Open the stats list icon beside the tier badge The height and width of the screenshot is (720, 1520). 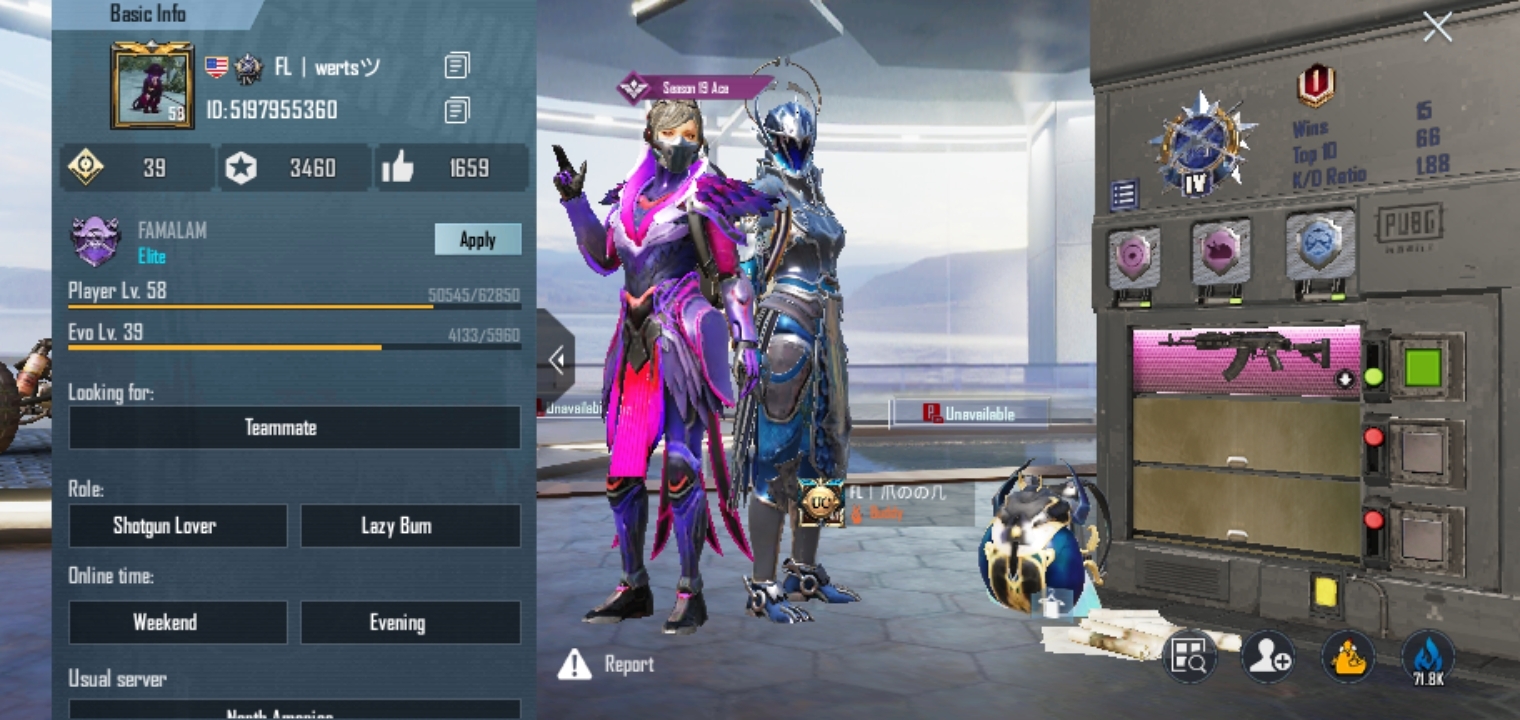[x=1124, y=194]
